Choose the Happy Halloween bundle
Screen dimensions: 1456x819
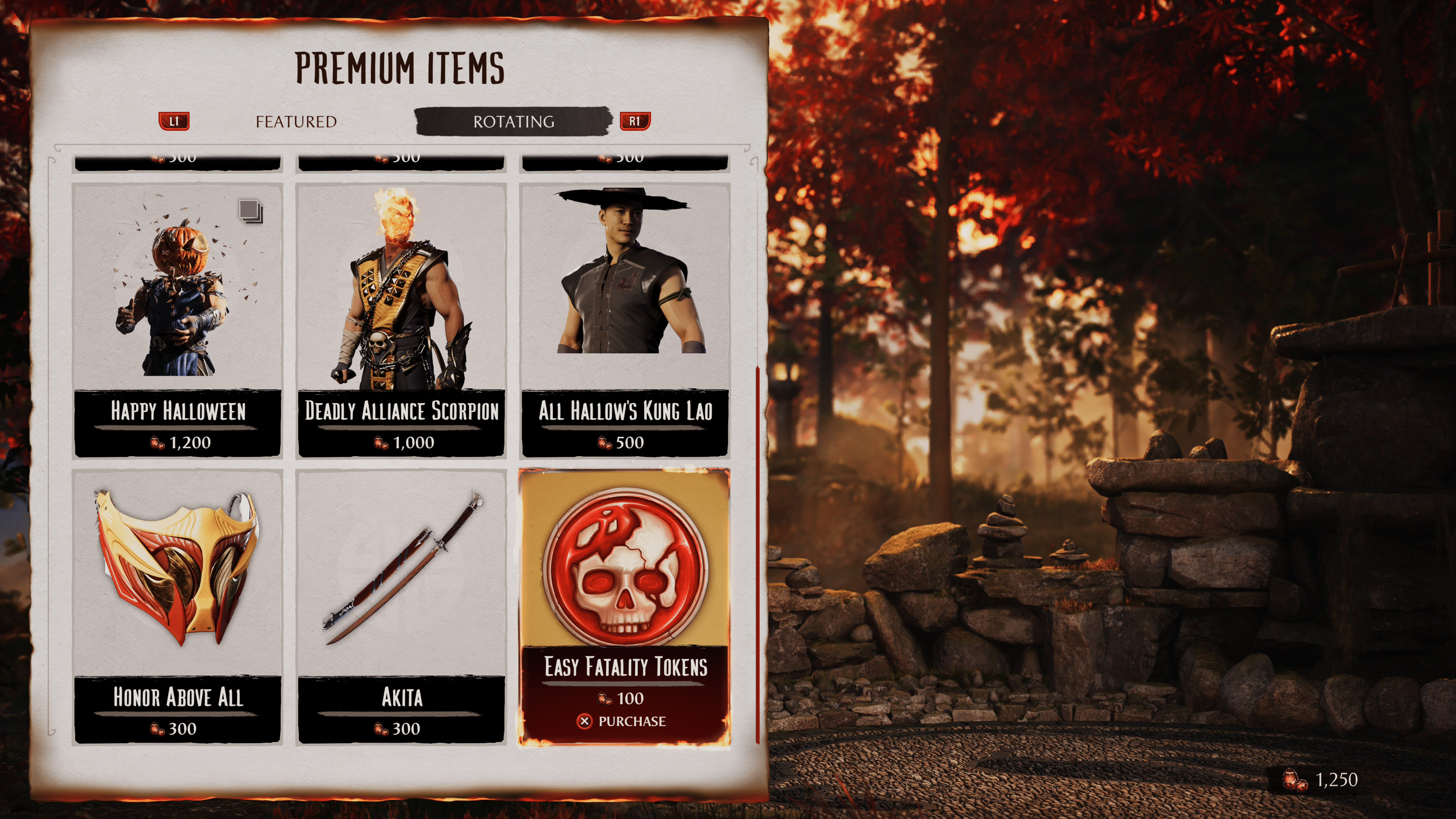pos(177,319)
